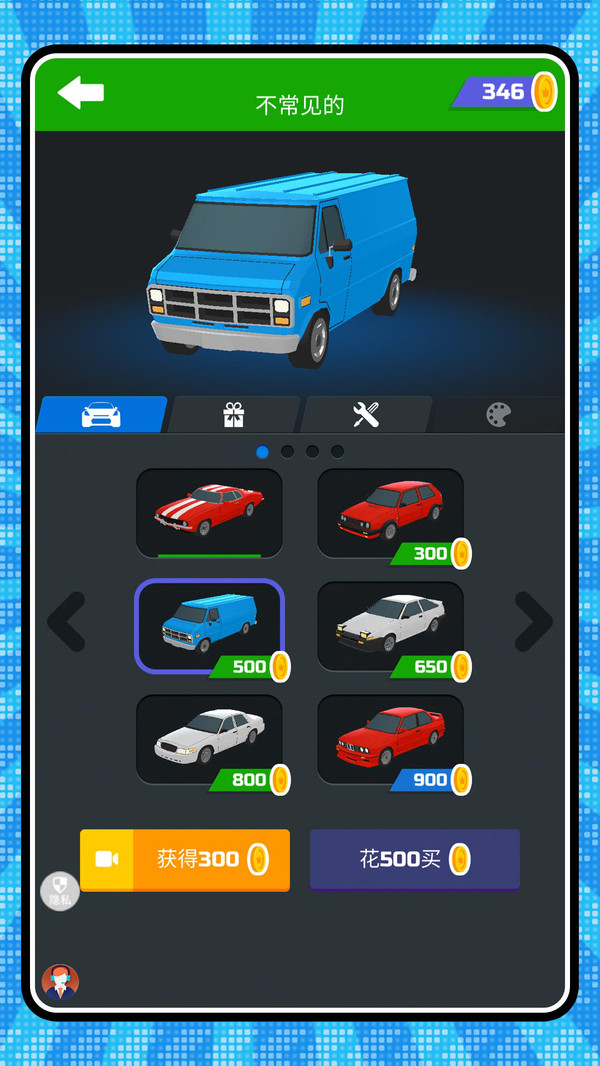Choose the red hatchback costing 300
This screenshot has width=600, height=1066.
390,512
